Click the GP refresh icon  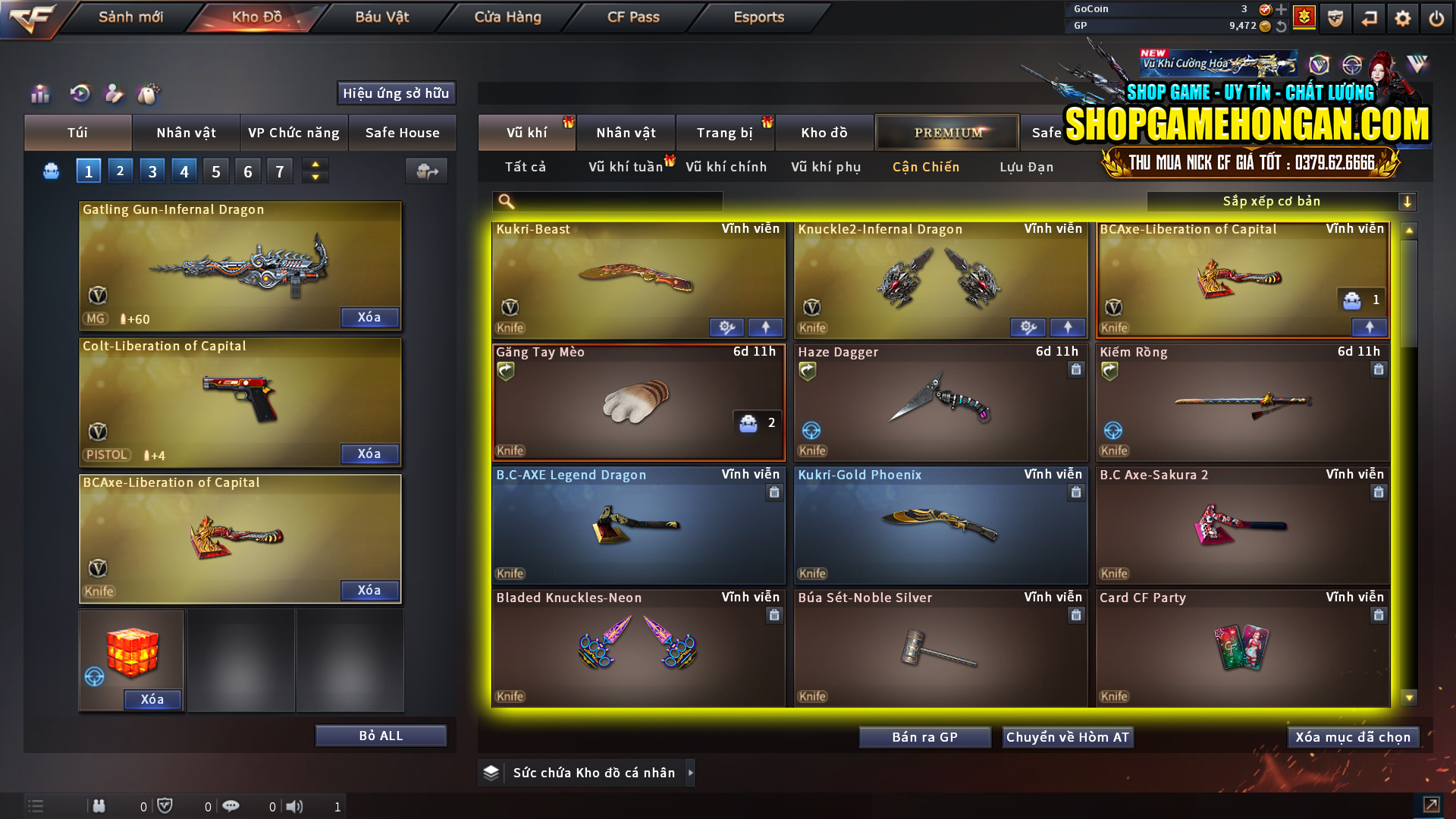point(1282,25)
